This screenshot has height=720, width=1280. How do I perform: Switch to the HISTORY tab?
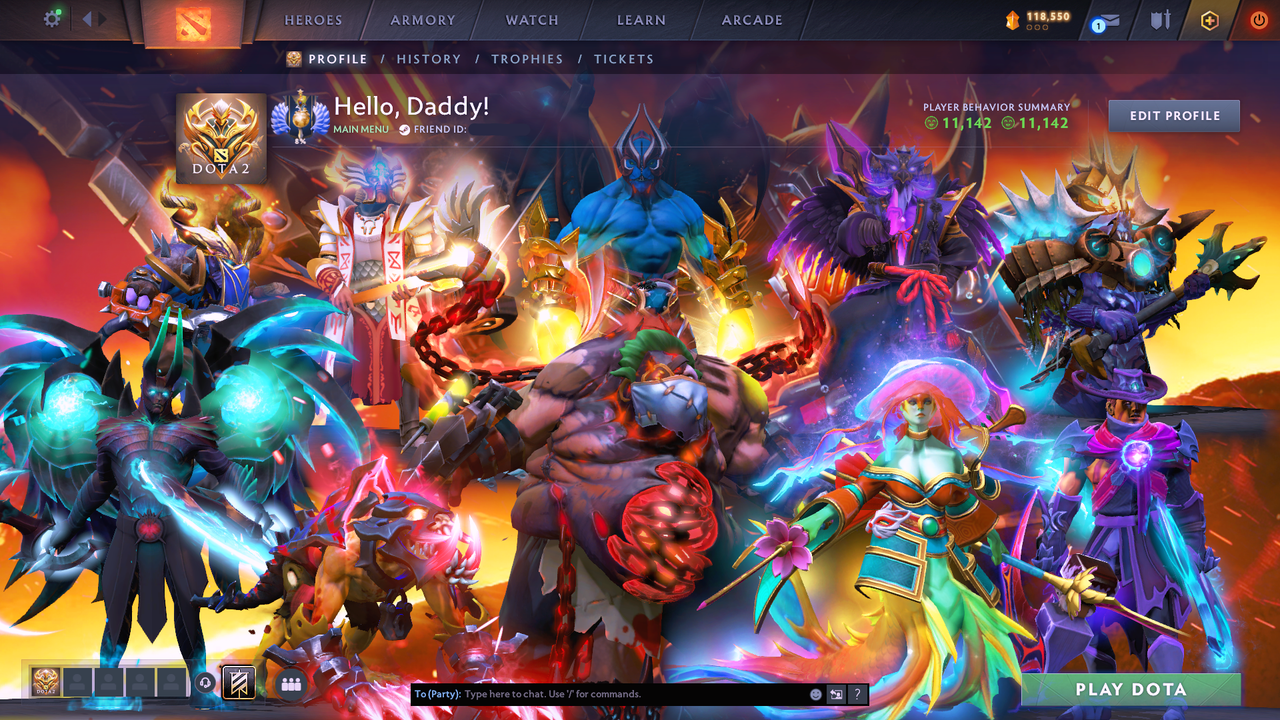428,59
